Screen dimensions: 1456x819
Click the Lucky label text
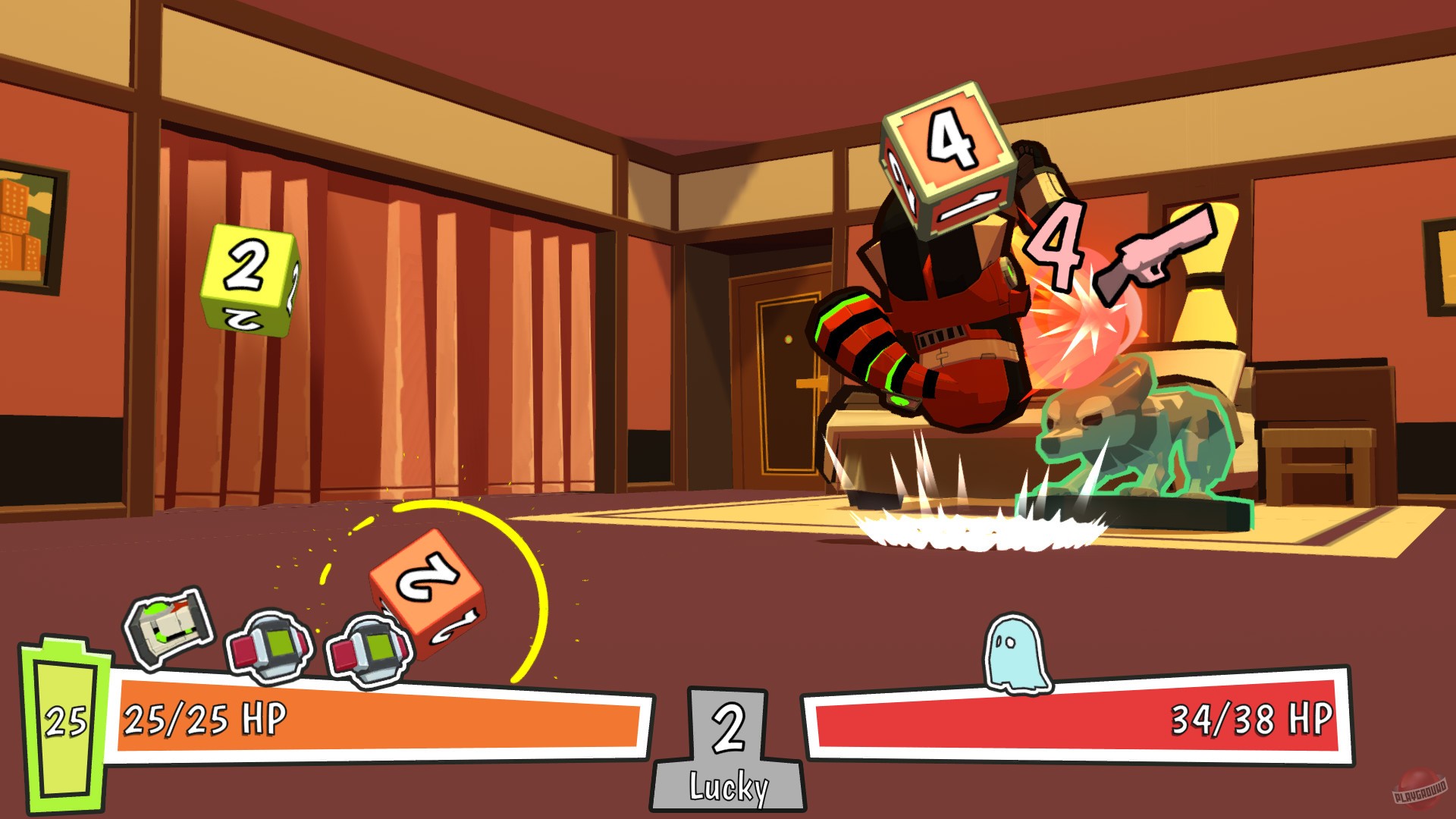pyautogui.click(x=730, y=789)
